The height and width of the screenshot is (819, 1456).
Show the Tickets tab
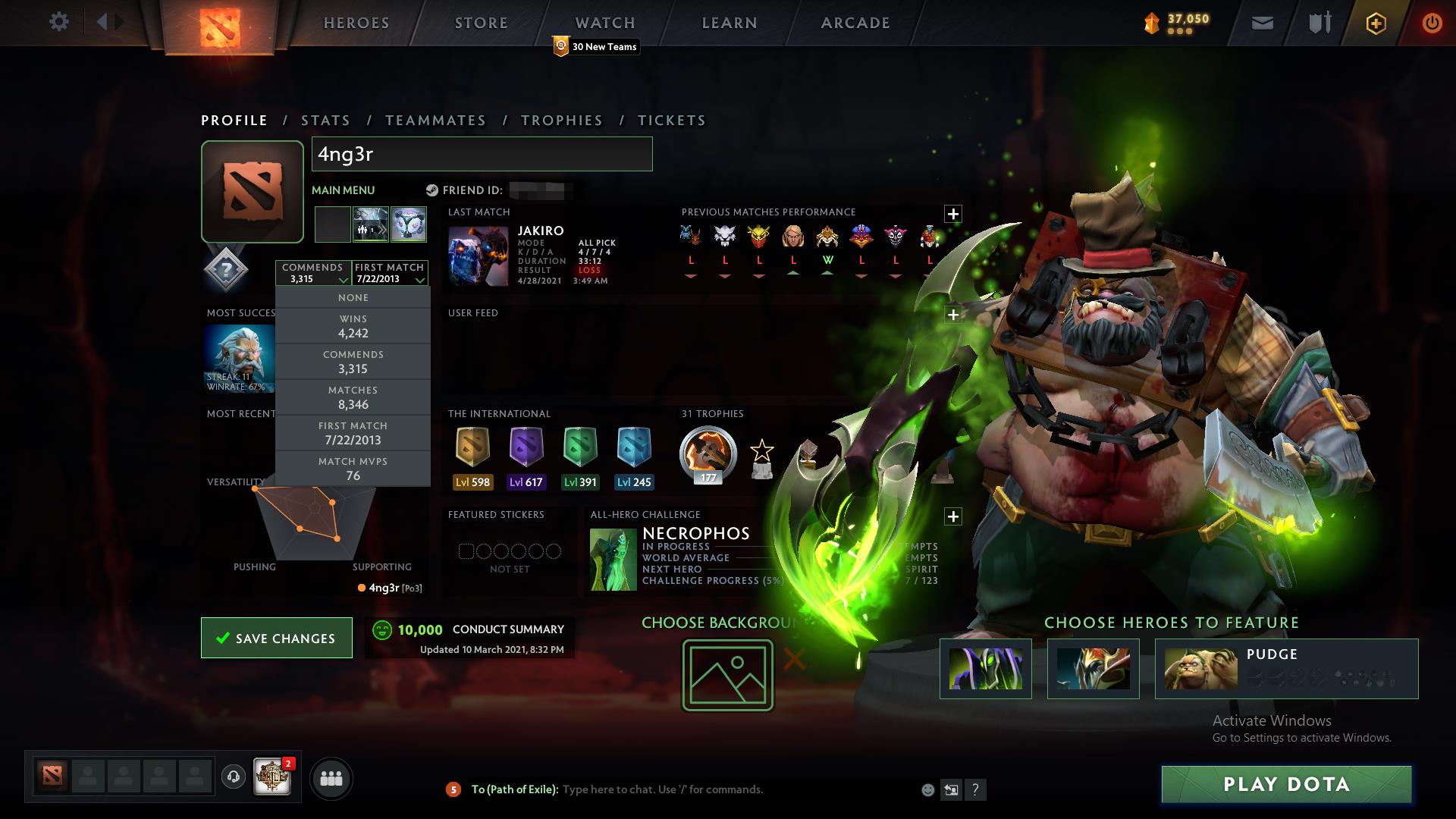coord(671,121)
